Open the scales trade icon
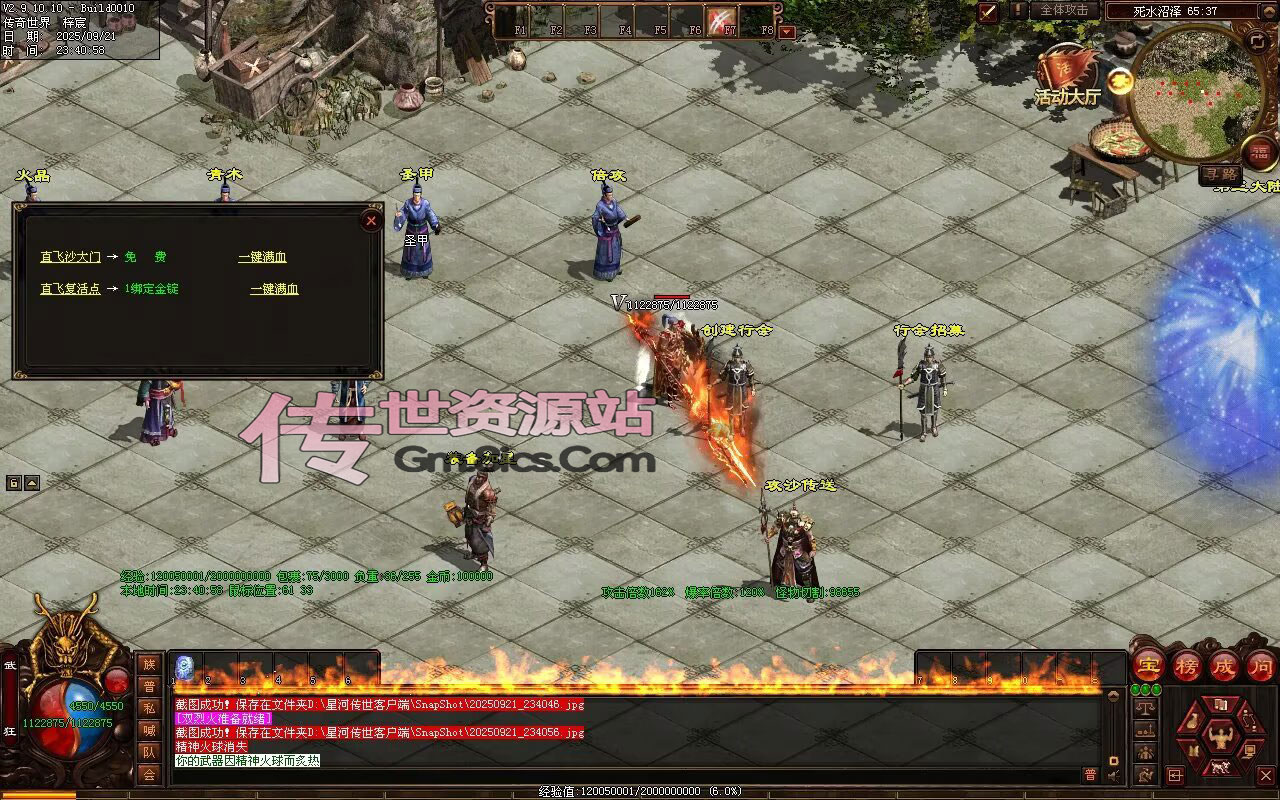Screen dimensions: 1280x800 (1146, 707)
